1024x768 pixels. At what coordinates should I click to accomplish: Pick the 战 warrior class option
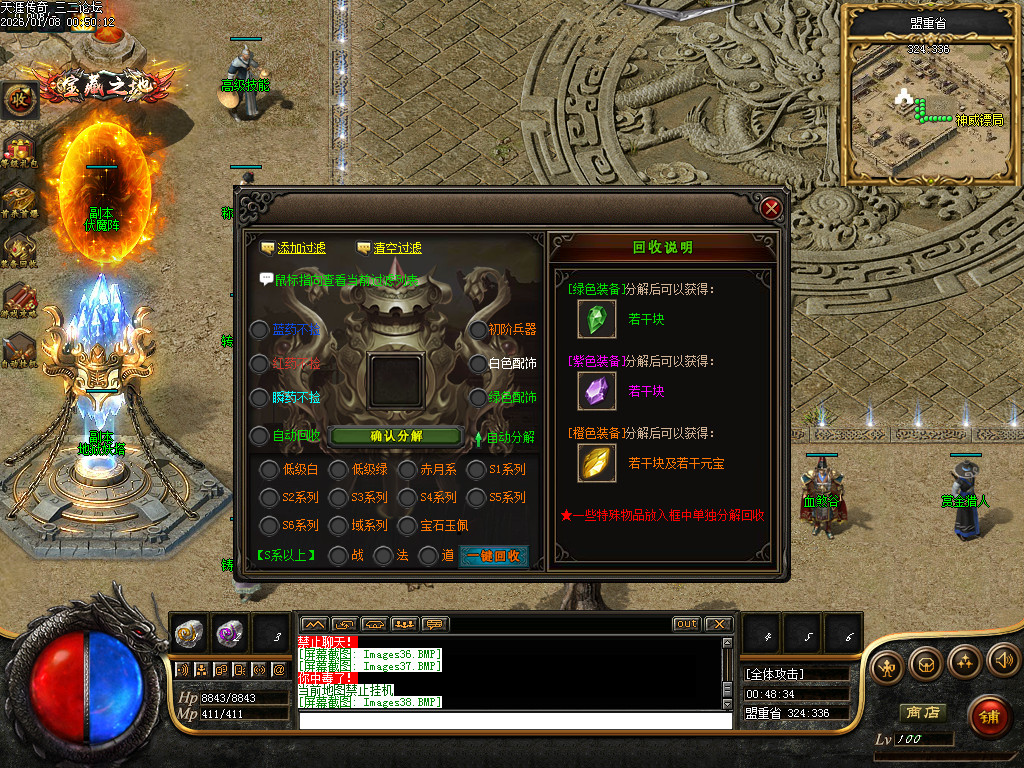pyautogui.click(x=338, y=555)
